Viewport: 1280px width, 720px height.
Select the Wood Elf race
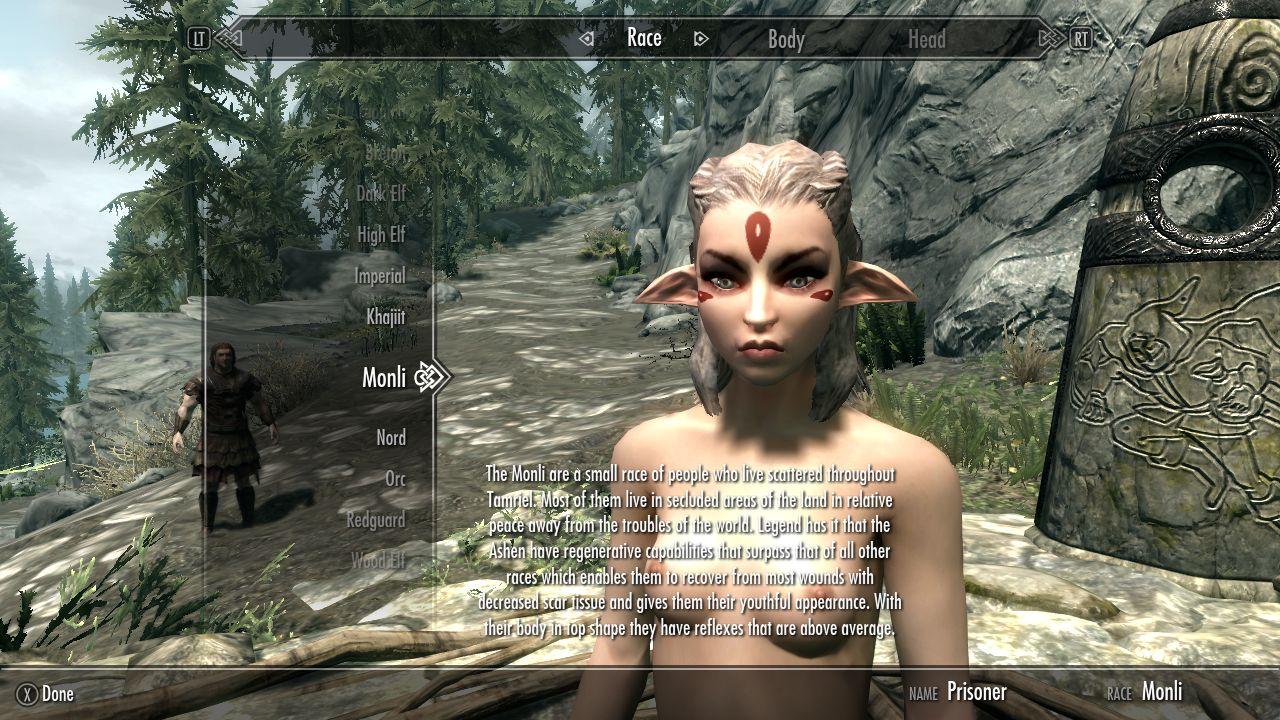378,561
